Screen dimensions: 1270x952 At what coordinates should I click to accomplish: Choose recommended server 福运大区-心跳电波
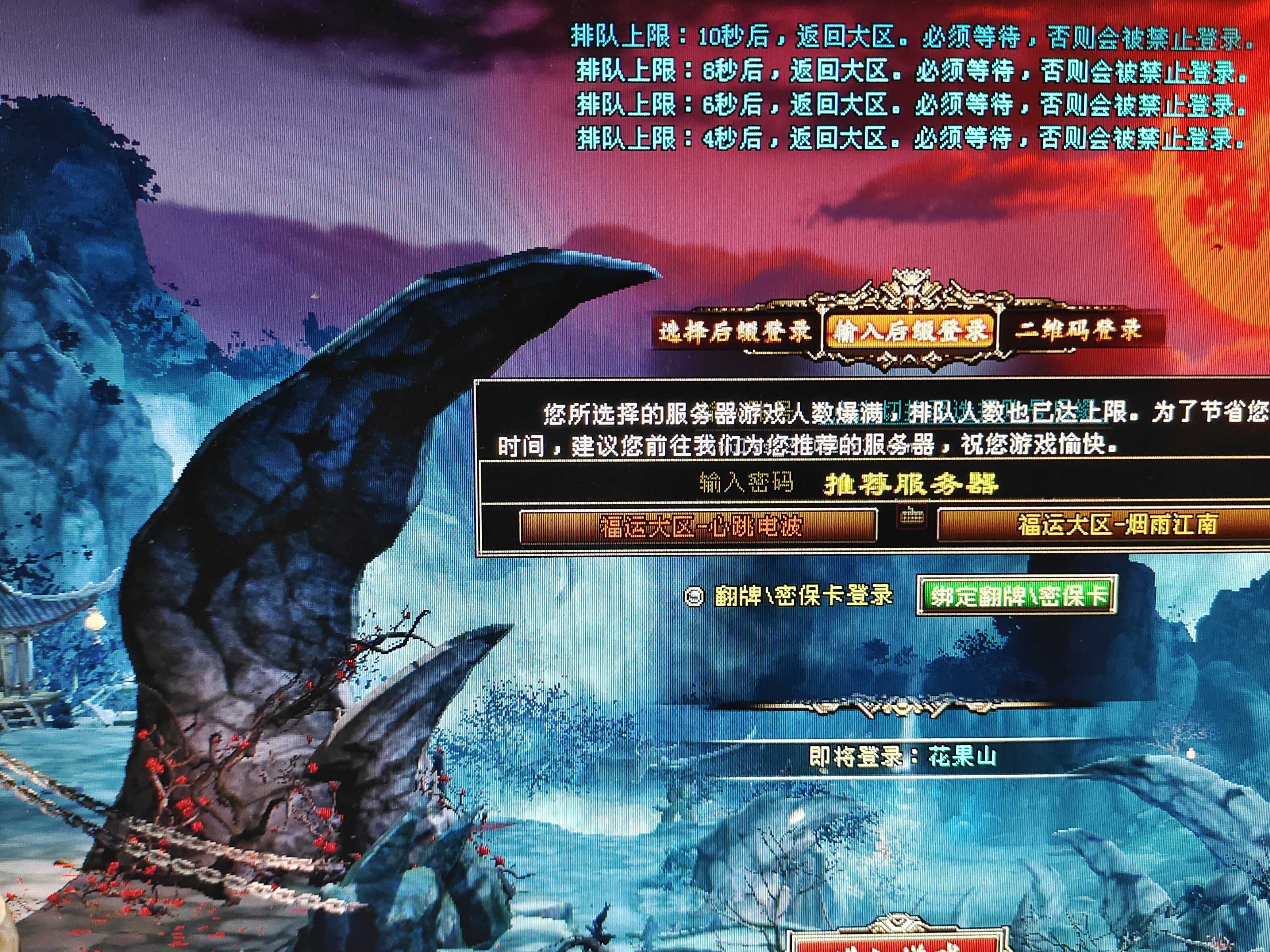pos(698,525)
